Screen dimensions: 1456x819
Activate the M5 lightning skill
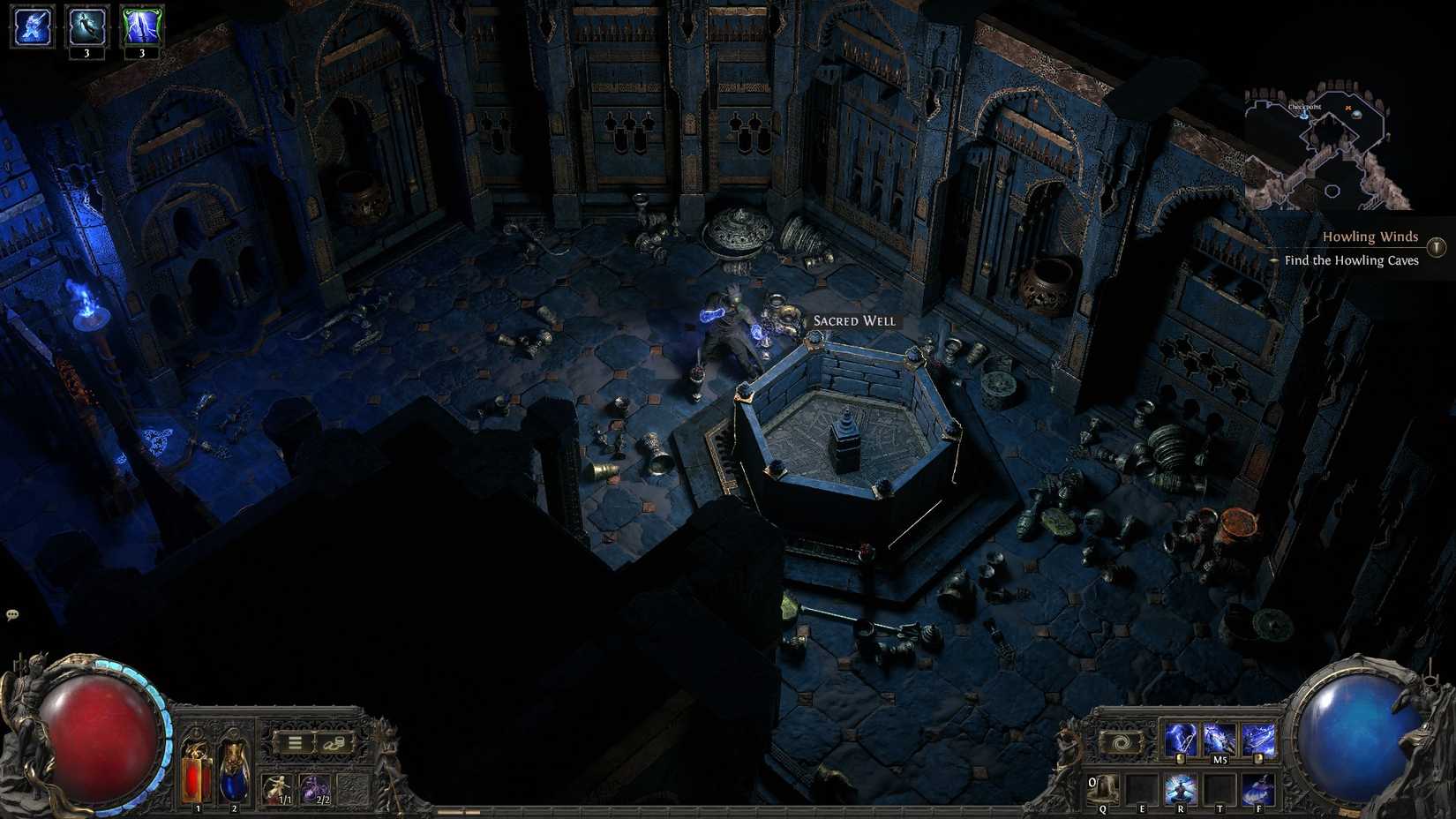tap(1220, 737)
